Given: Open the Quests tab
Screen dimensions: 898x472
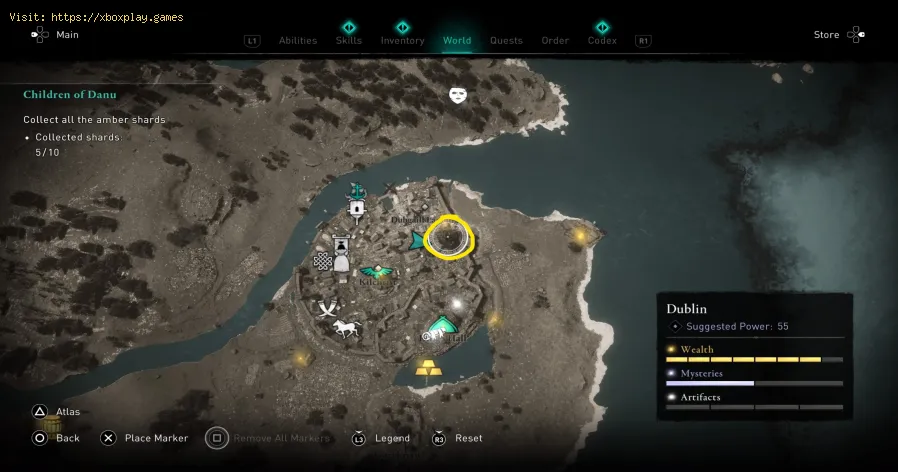Looking at the screenshot, I should (506, 41).
